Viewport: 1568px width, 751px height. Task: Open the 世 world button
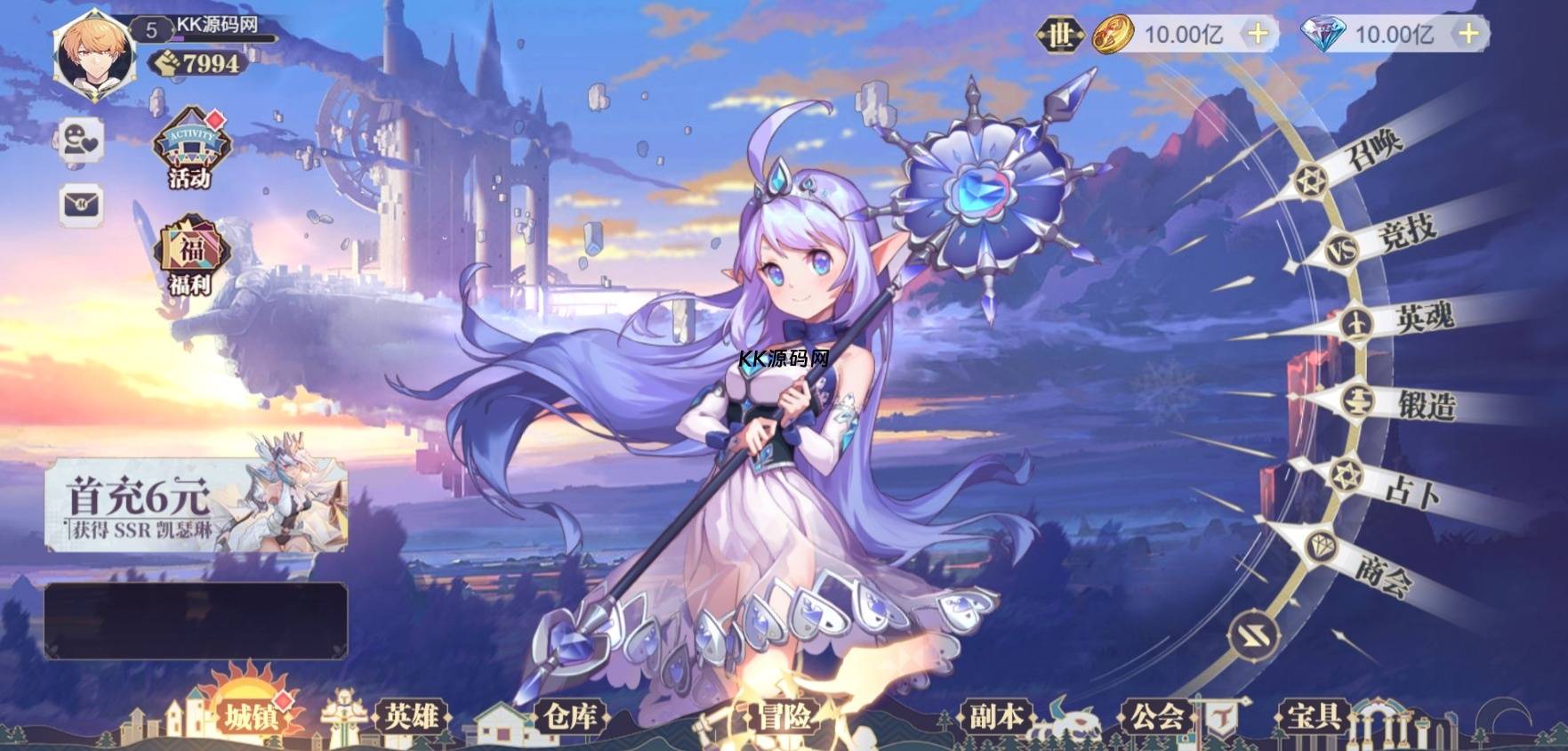click(1059, 36)
